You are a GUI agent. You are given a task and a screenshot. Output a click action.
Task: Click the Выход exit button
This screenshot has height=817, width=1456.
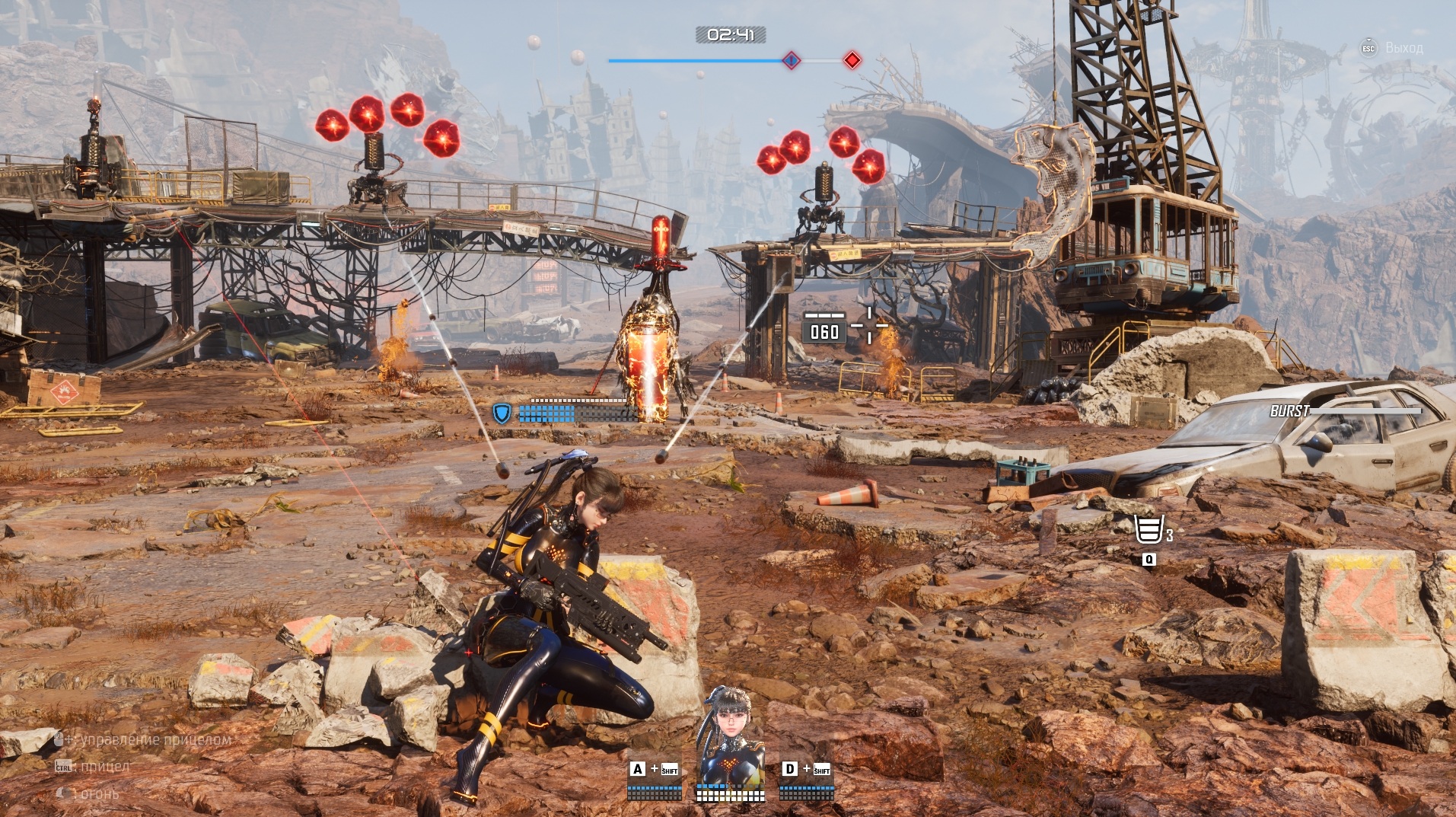(x=1393, y=48)
